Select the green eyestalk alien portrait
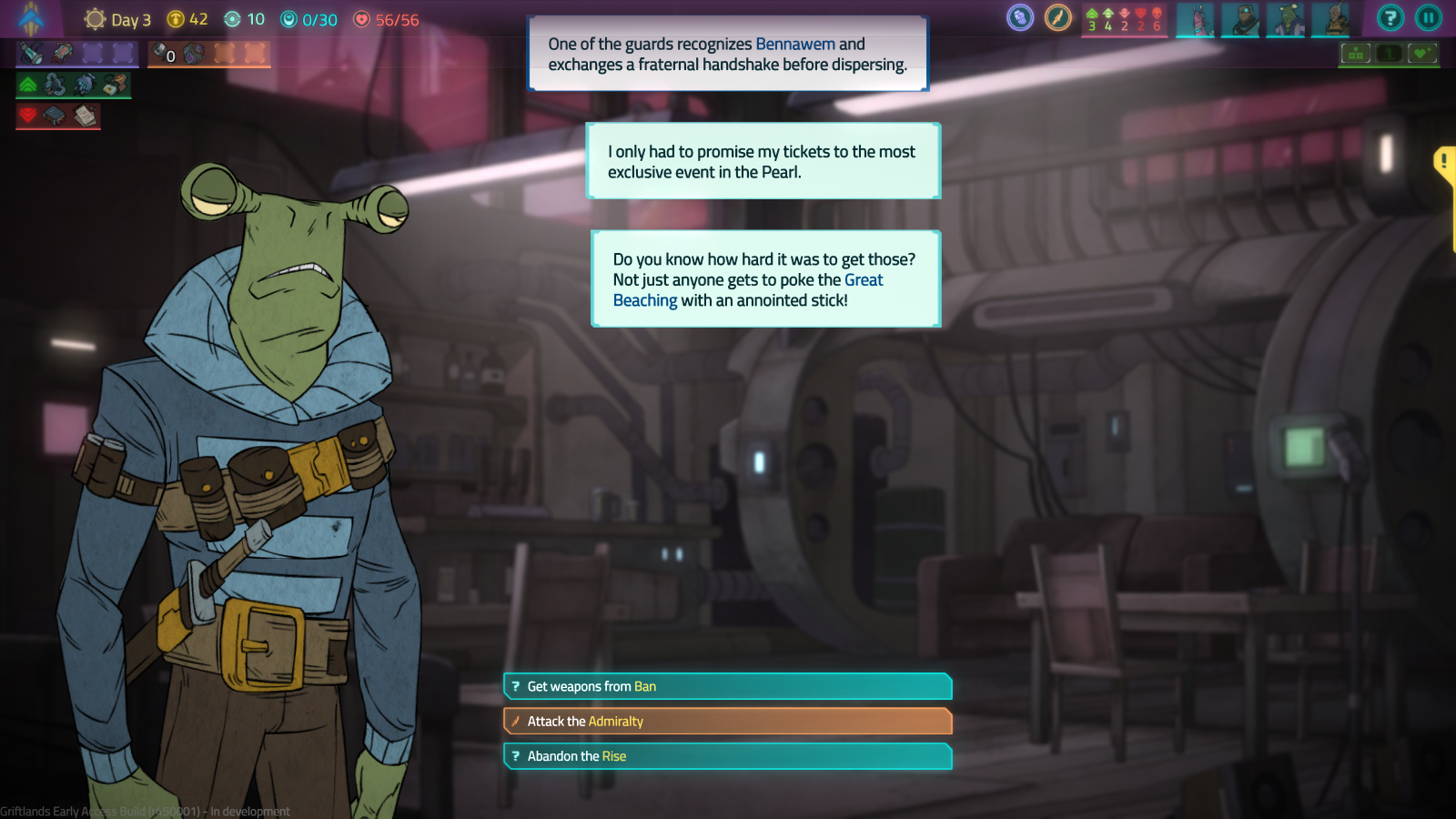The width and height of the screenshot is (1456, 819). click(1286, 19)
